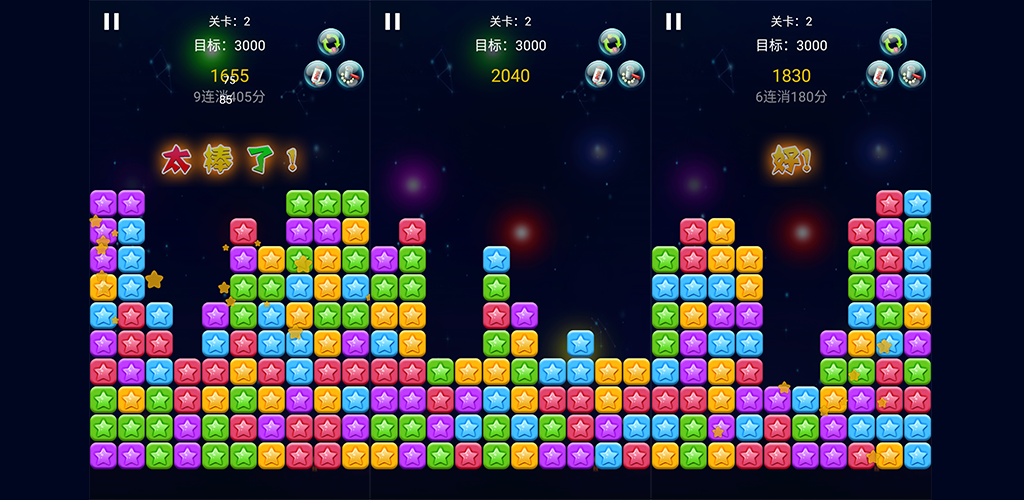Select the hammer power-up bubble beside score 1655
The height and width of the screenshot is (500, 1024).
tap(350, 74)
